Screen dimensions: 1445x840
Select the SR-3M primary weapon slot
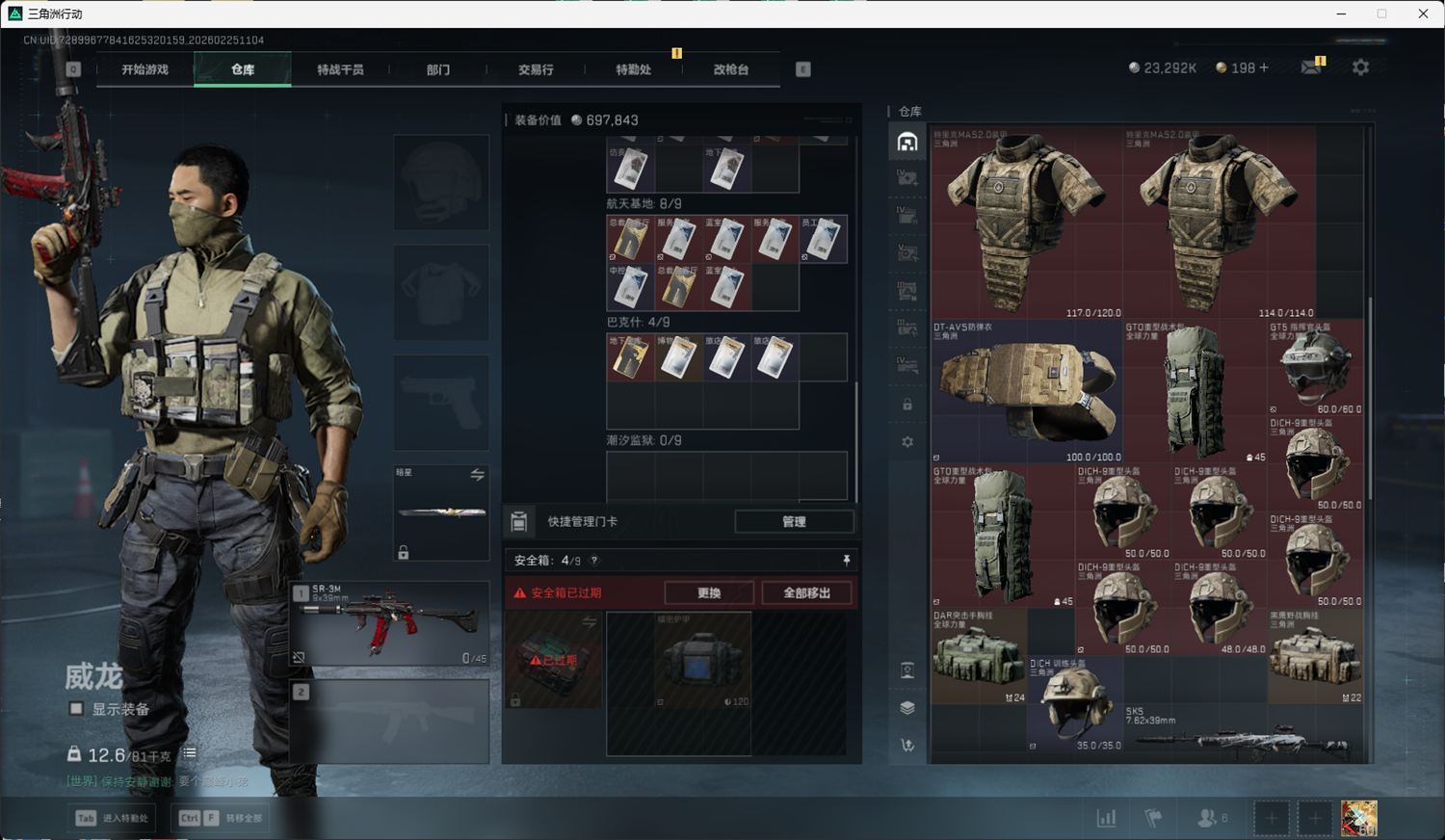389,623
